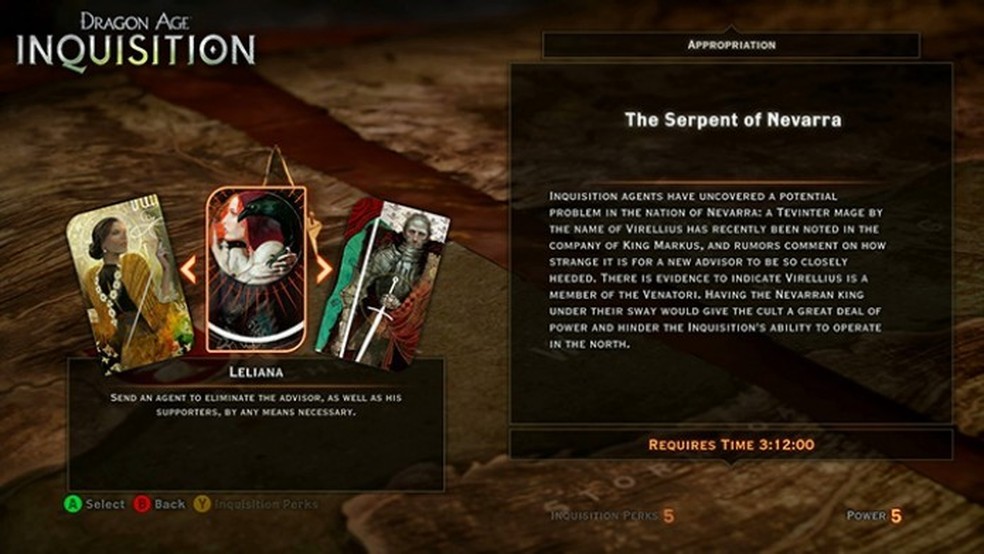The width and height of the screenshot is (984, 554).
Task: Select Leliana's advisor card
Action: (256, 269)
